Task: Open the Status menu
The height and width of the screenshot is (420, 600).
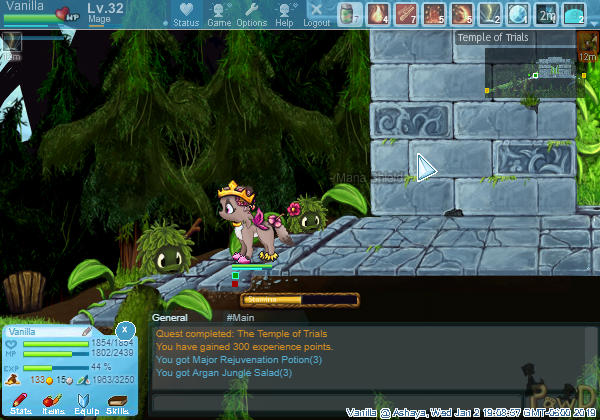Action: click(185, 15)
